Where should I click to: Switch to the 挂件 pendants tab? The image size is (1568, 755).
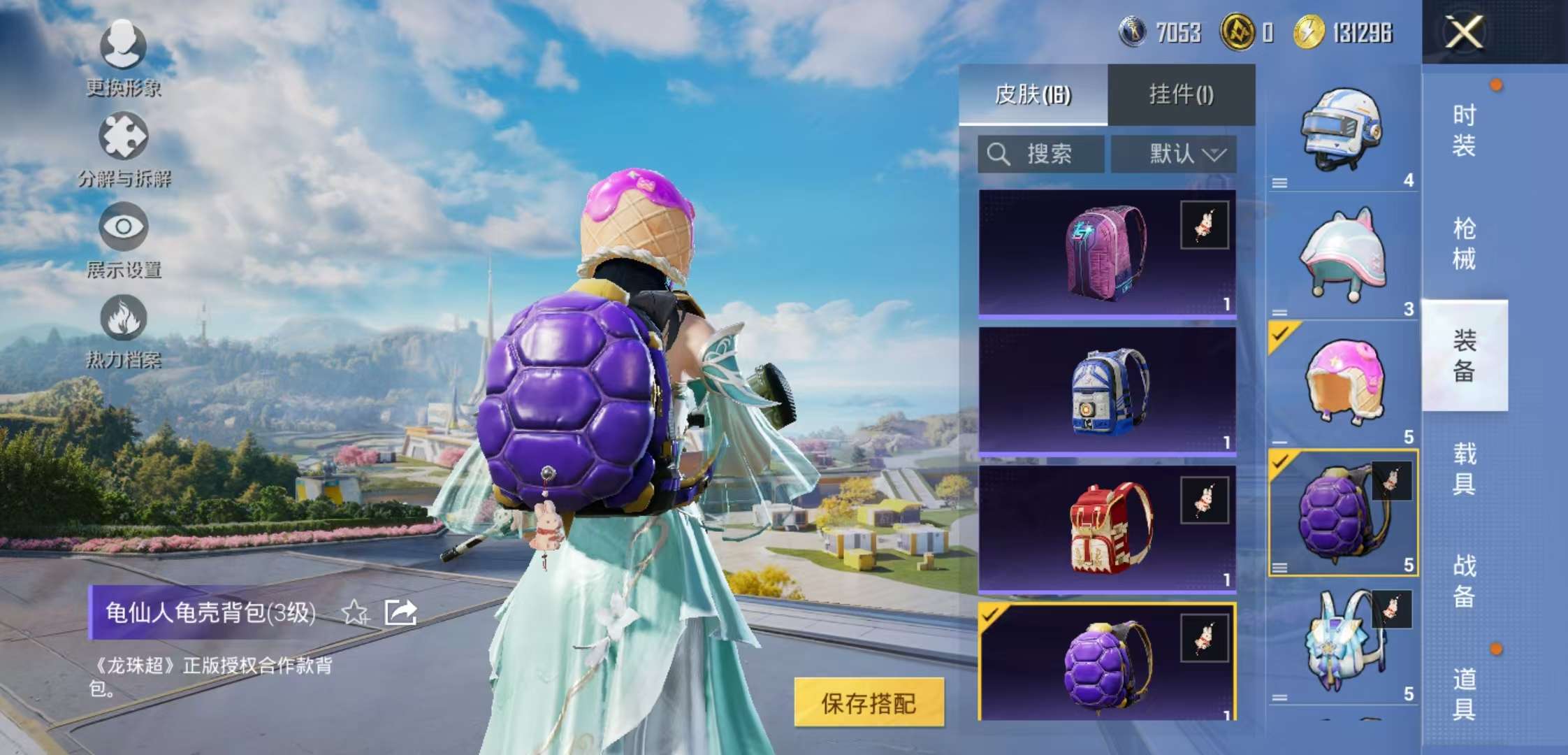(1181, 94)
